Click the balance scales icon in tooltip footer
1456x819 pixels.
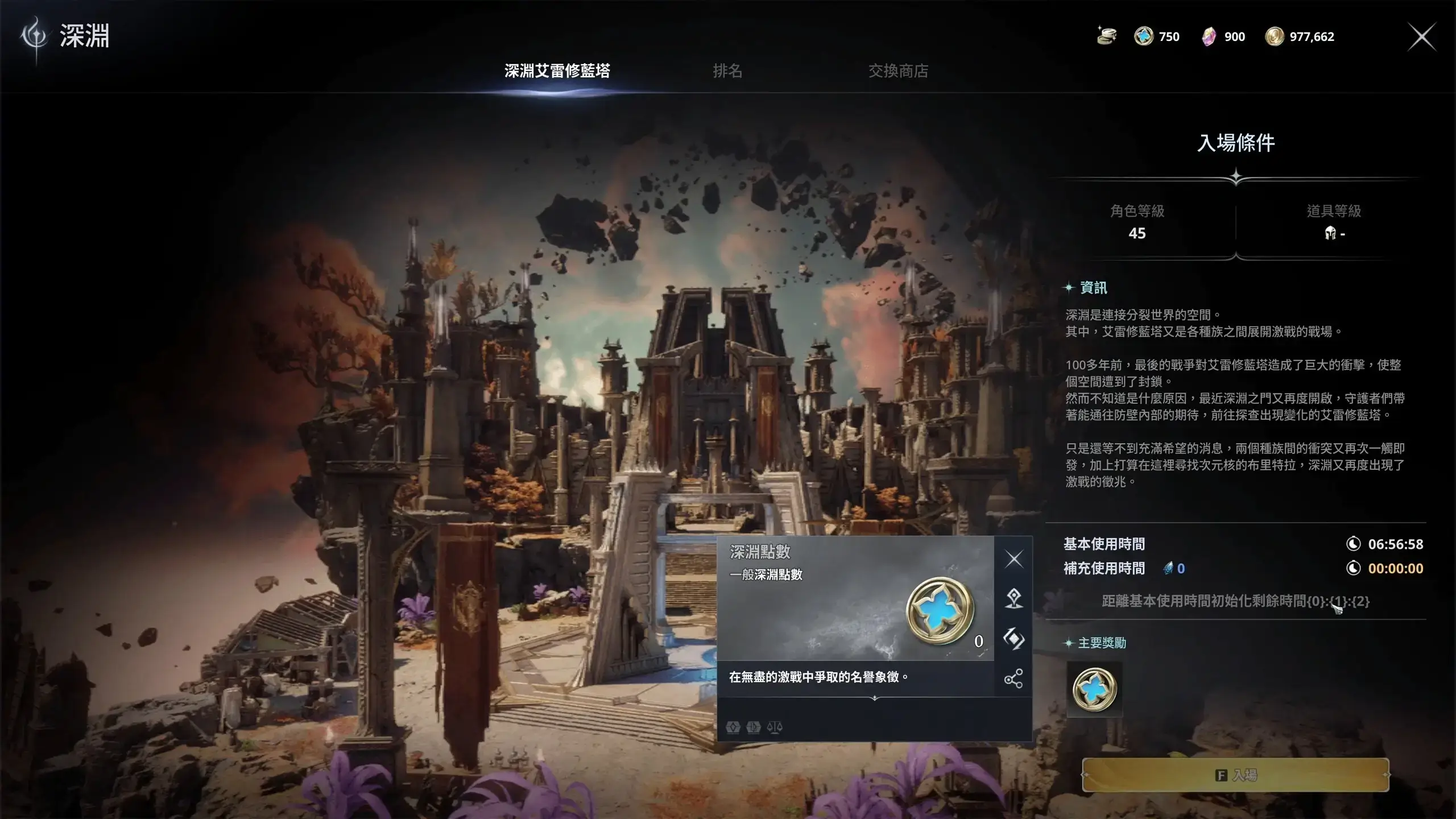[x=775, y=728]
